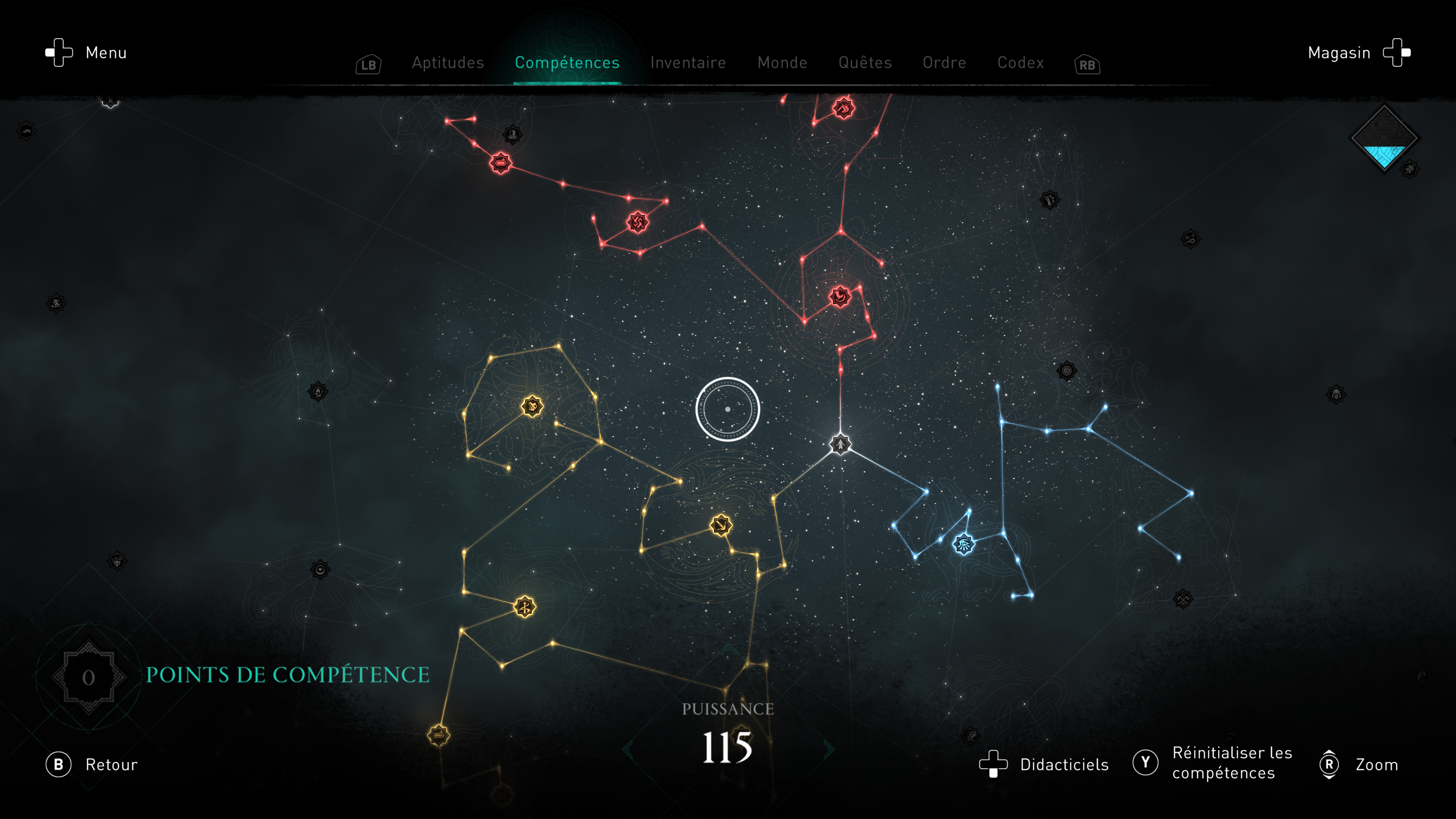This screenshot has width=1456, height=819.
Task: Switch to the Codex tab
Action: [x=1020, y=63]
